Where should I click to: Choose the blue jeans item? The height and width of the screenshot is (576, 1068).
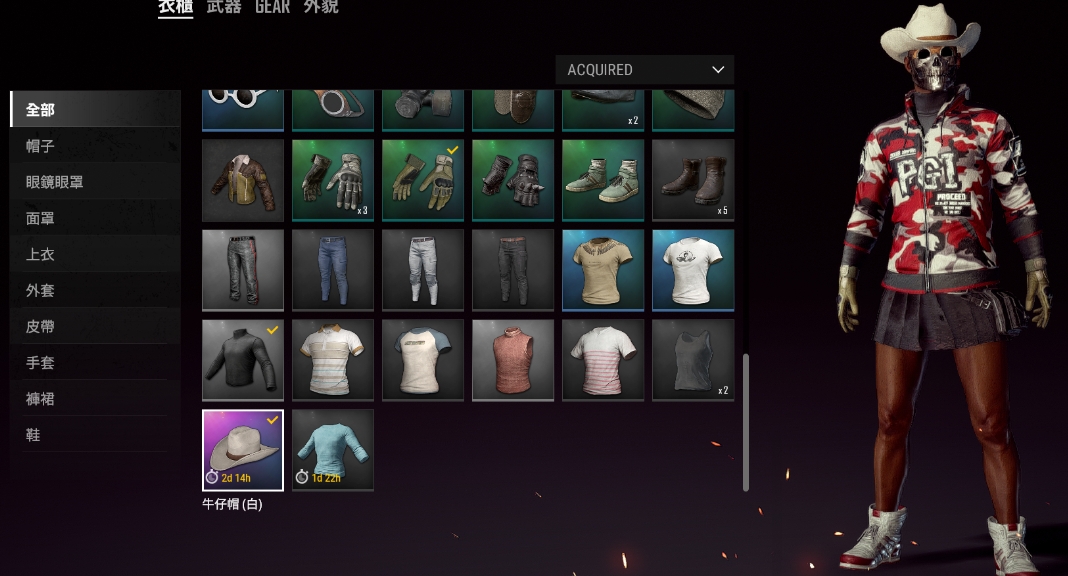333,270
